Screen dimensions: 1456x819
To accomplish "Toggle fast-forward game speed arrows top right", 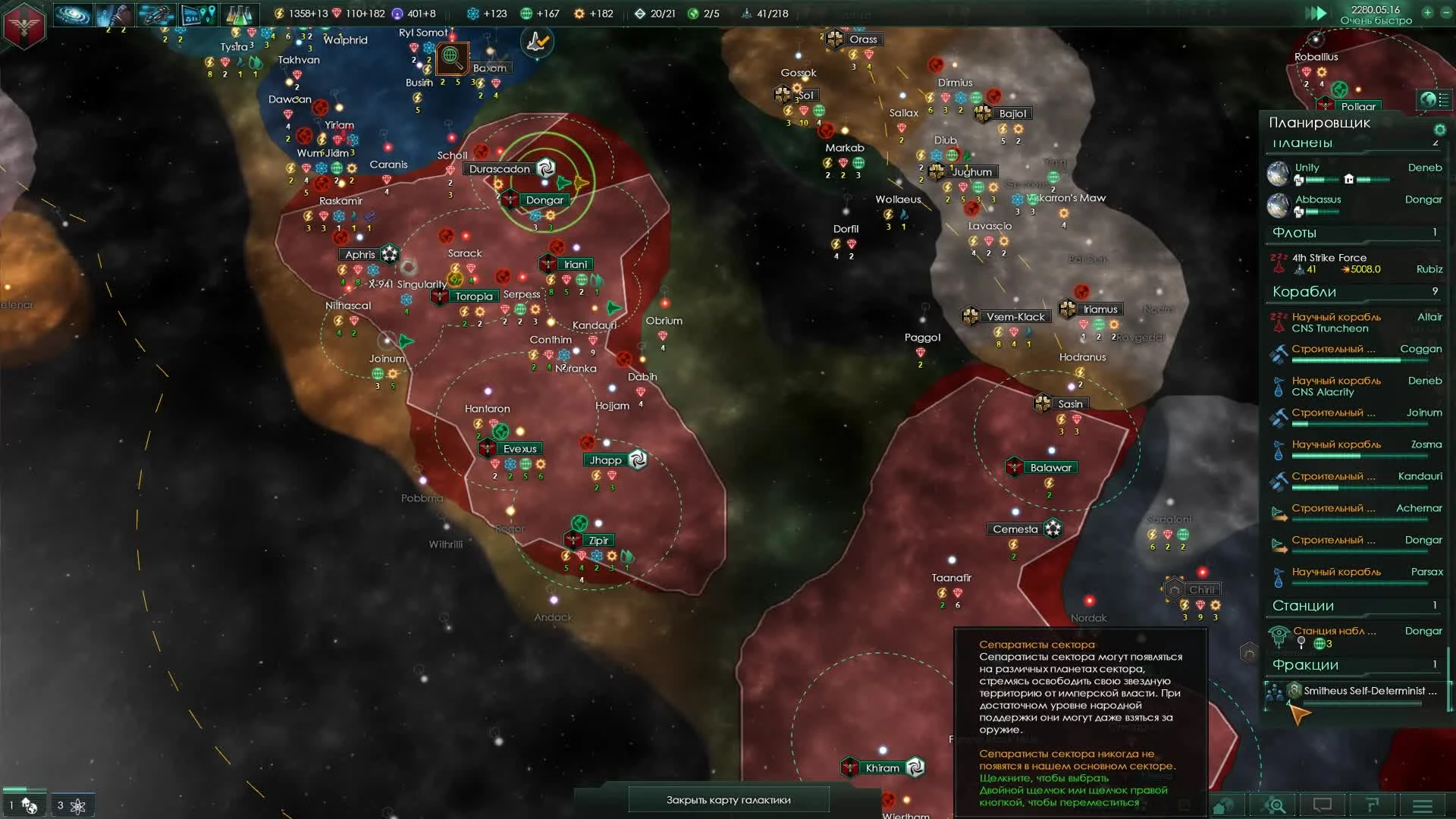I will coord(1319,13).
